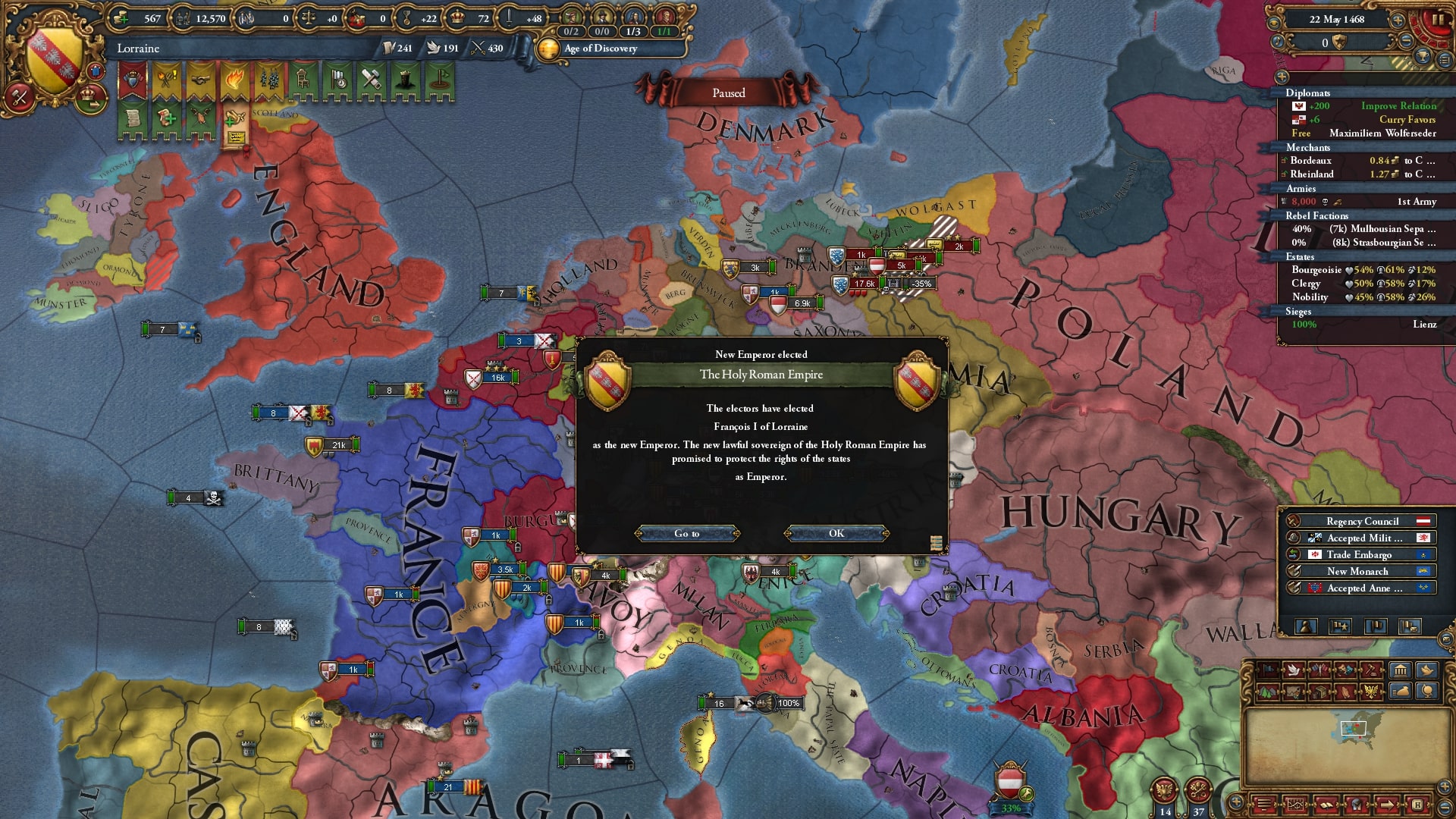This screenshot has width=1456, height=819.
Task: Open the Age of Discovery panel
Action: click(x=600, y=49)
